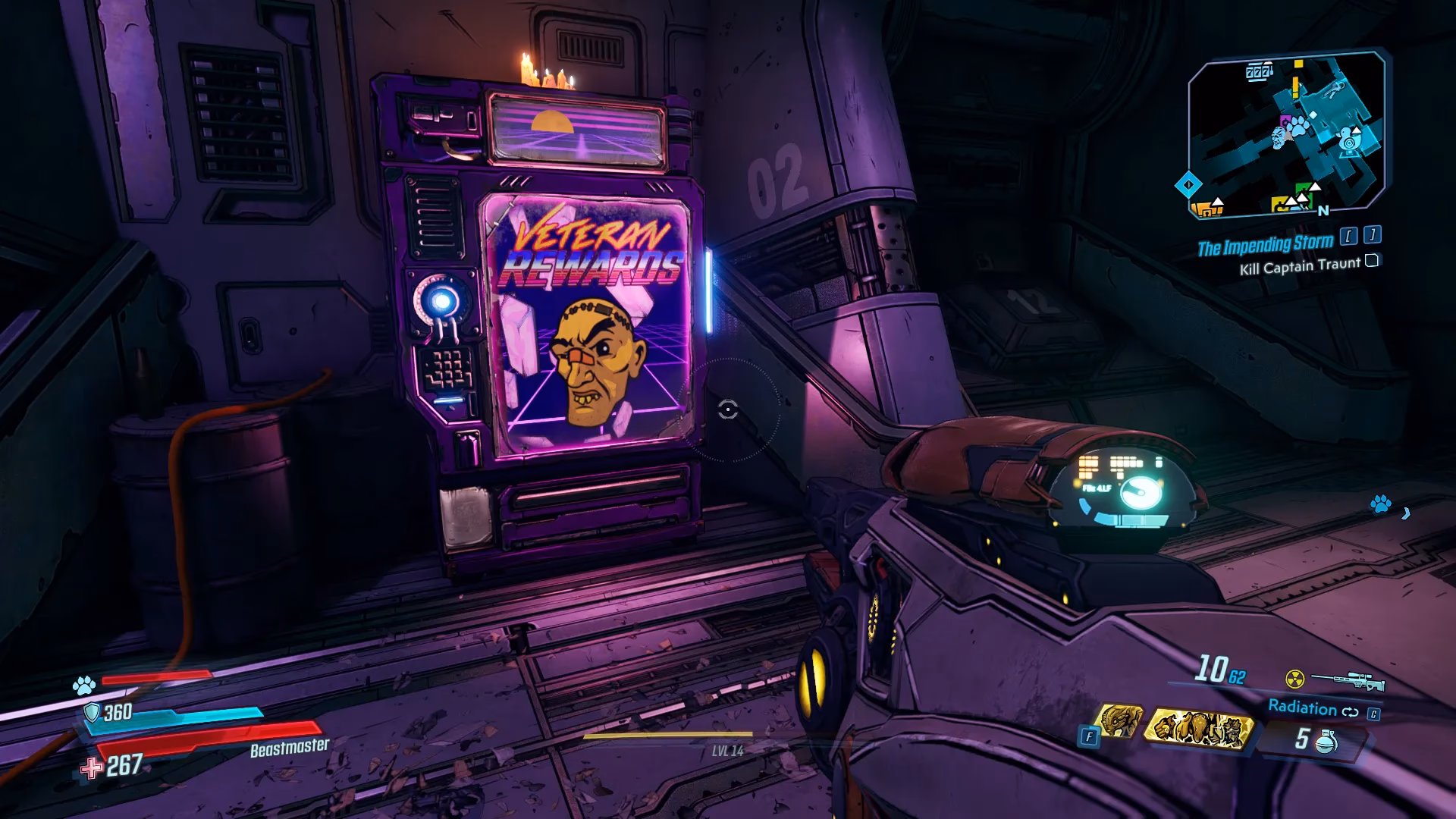1456x819 pixels.
Task: Select the vault diamond symbol left of the minimap
Action: [x=1190, y=183]
